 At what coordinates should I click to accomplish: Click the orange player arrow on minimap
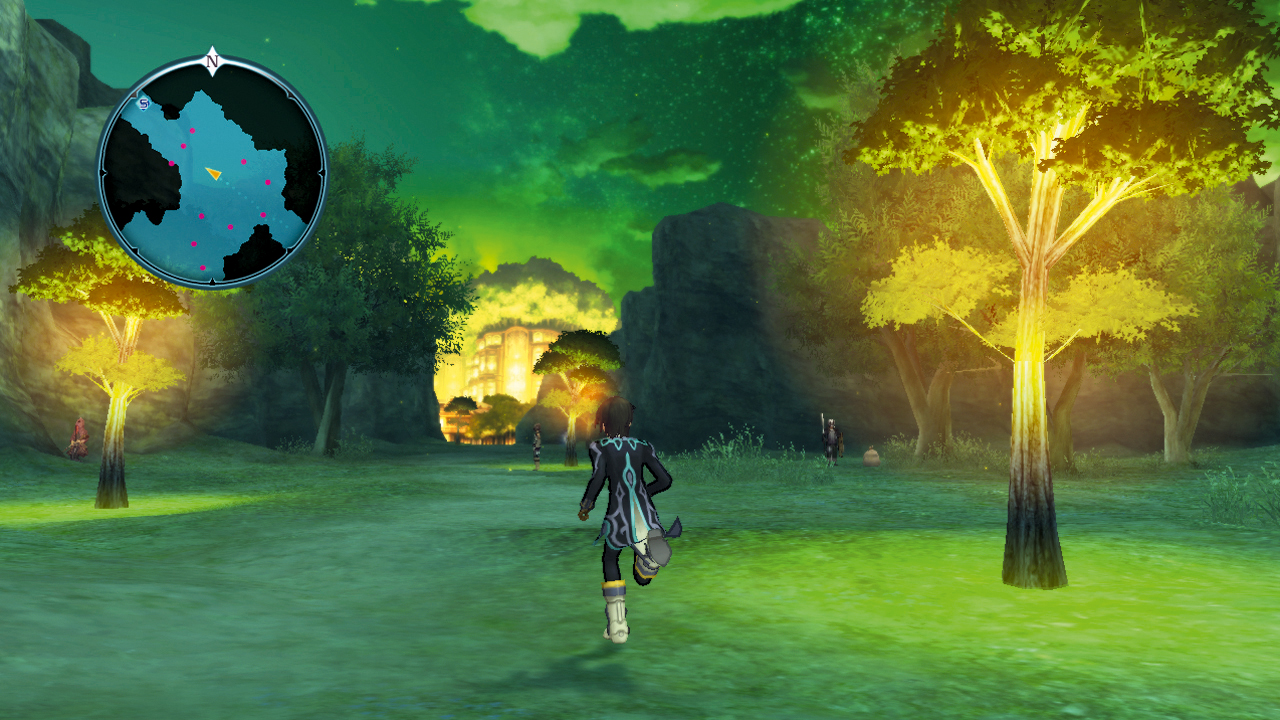213,174
